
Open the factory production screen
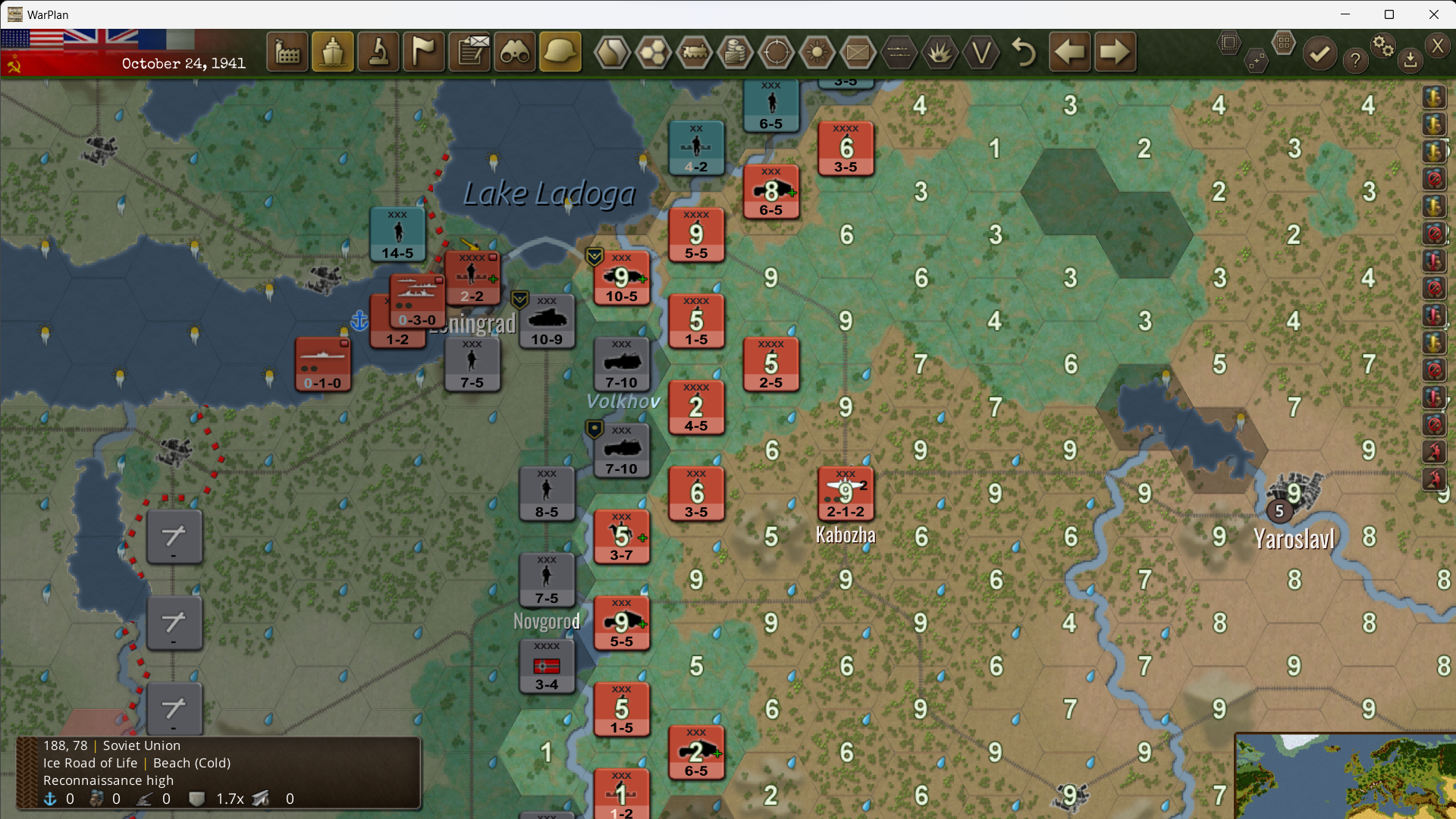coord(287,52)
